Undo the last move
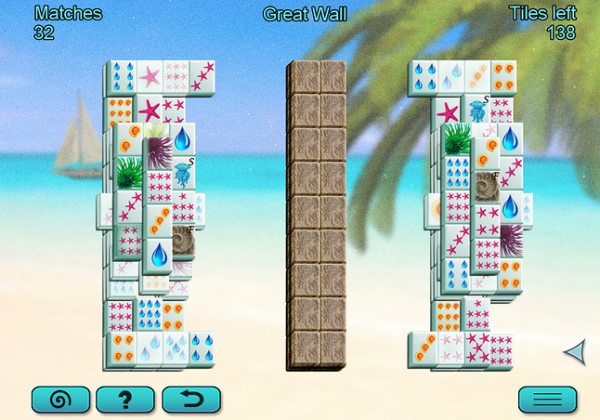The image size is (600, 420). [x=190, y=401]
